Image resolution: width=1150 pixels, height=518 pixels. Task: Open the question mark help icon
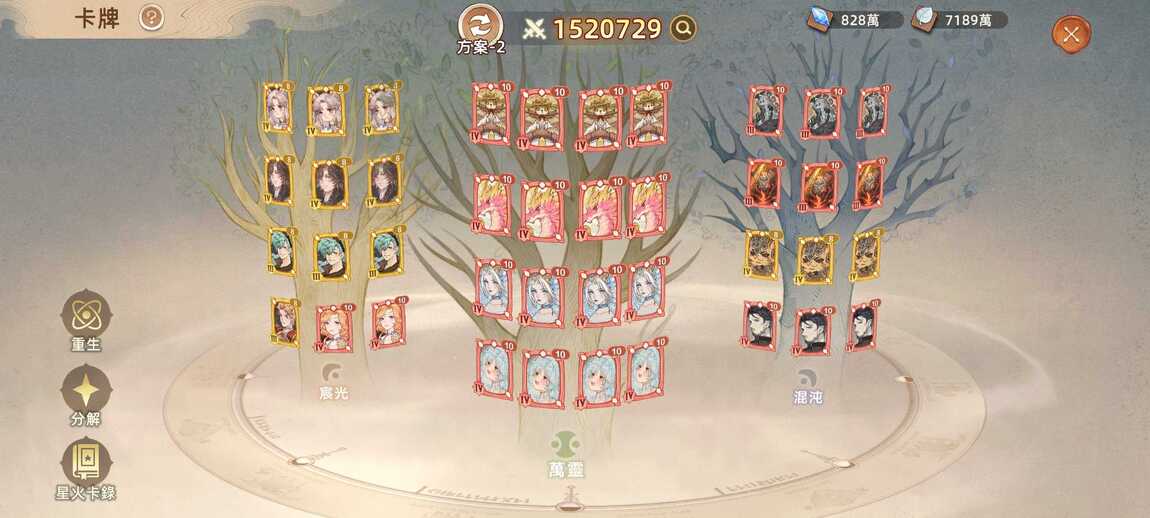(151, 17)
